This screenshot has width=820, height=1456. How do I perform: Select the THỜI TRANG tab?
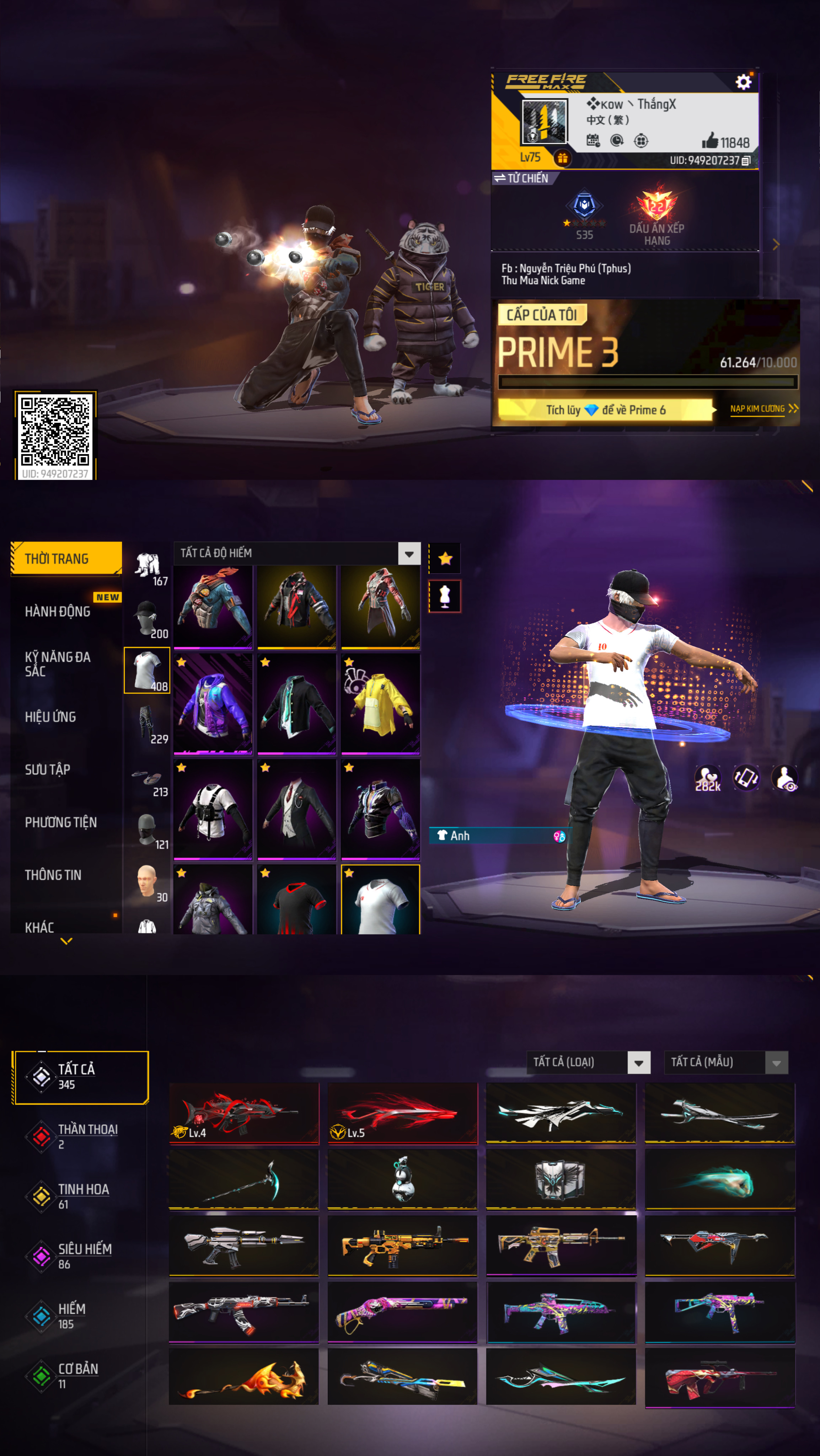[x=66, y=559]
